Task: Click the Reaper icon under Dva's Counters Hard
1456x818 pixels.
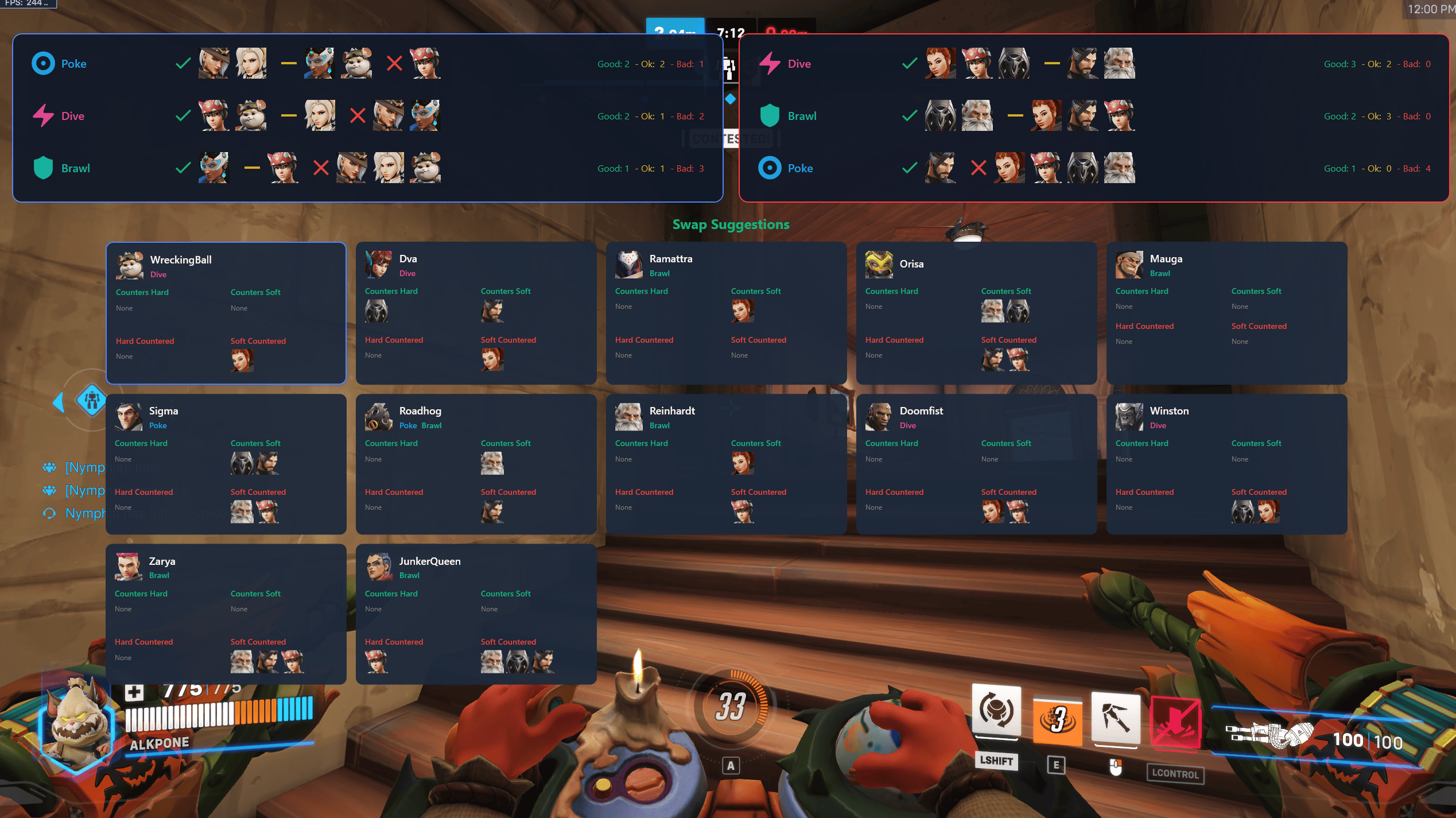Action: 377,311
